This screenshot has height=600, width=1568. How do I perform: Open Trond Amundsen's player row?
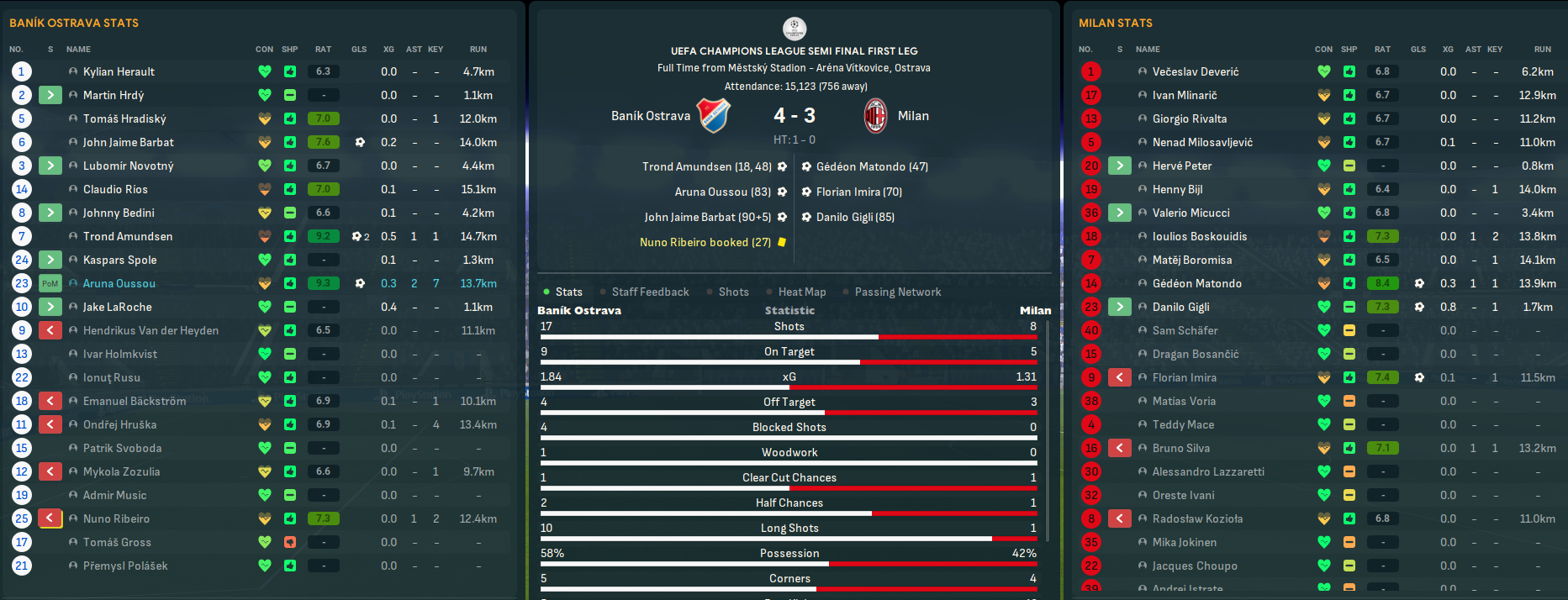128,236
